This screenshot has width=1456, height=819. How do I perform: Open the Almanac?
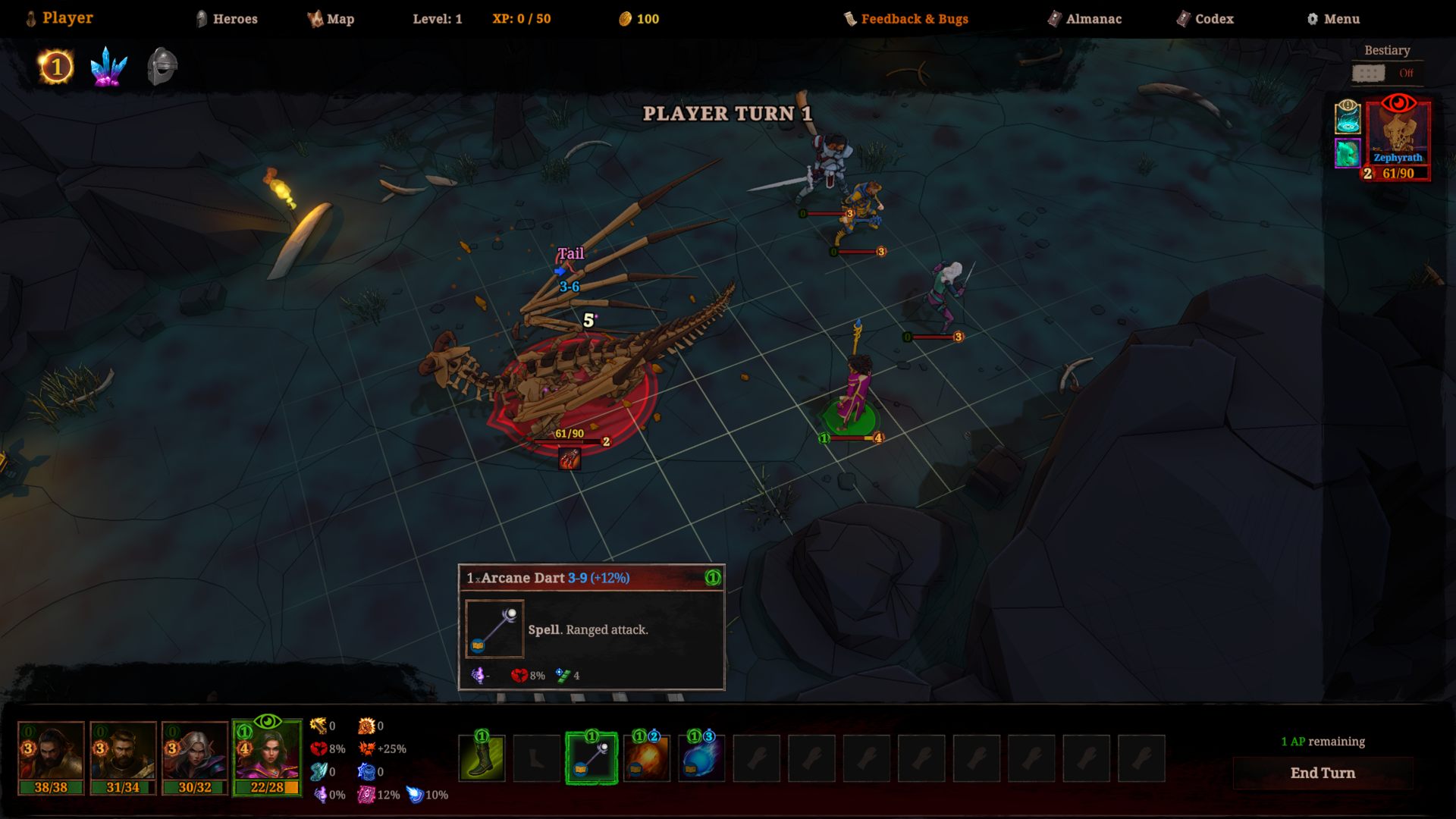click(x=1084, y=19)
